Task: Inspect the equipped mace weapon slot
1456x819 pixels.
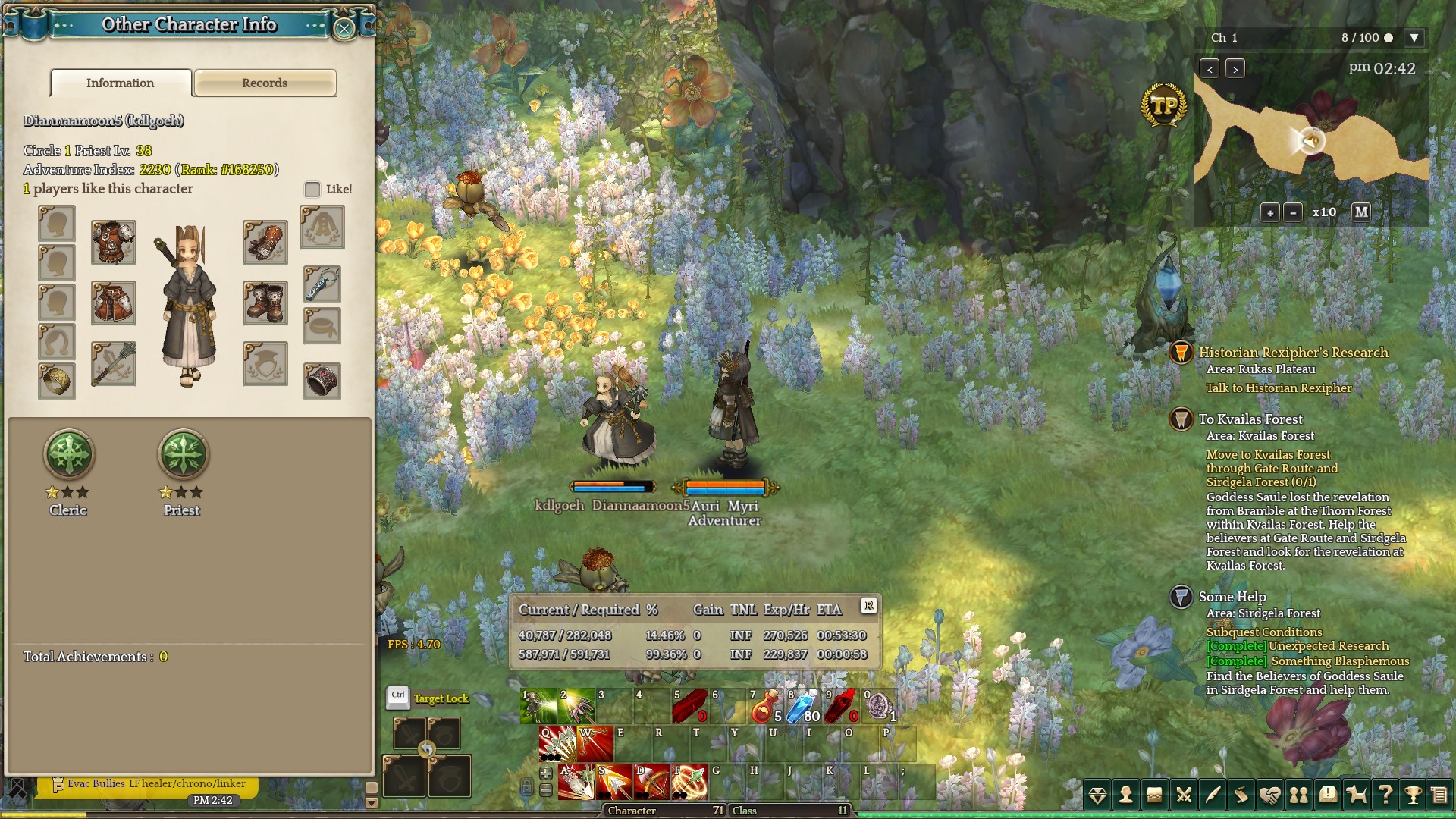Action: [114, 363]
